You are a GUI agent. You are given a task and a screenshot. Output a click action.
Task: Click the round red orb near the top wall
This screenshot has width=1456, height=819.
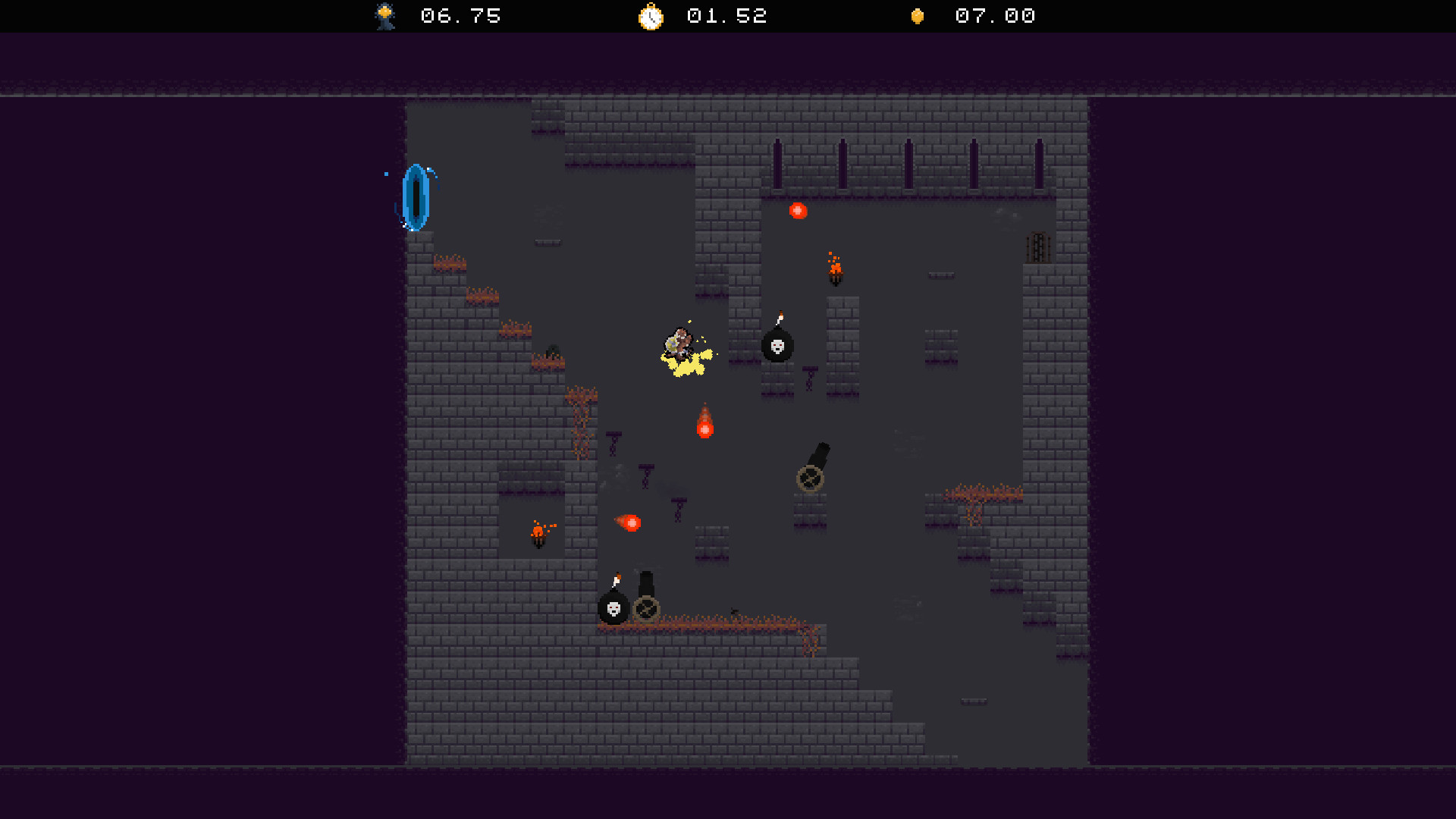click(x=799, y=211)
